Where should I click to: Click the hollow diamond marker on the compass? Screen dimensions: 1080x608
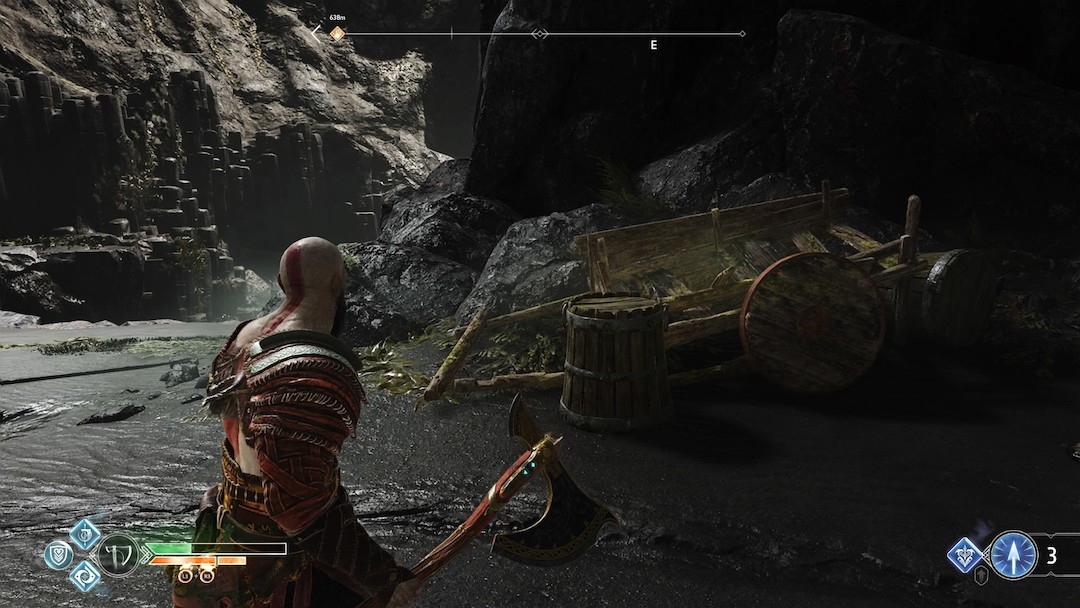point(539,34)
